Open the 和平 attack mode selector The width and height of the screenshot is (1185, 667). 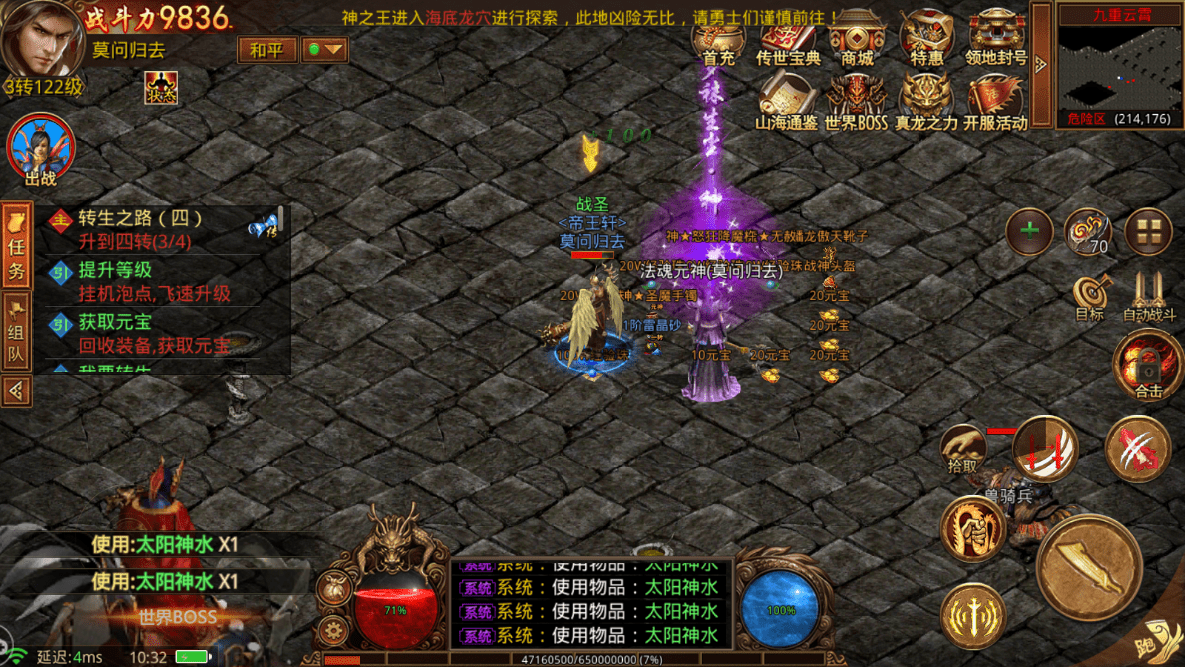click(x=266, y=49)
